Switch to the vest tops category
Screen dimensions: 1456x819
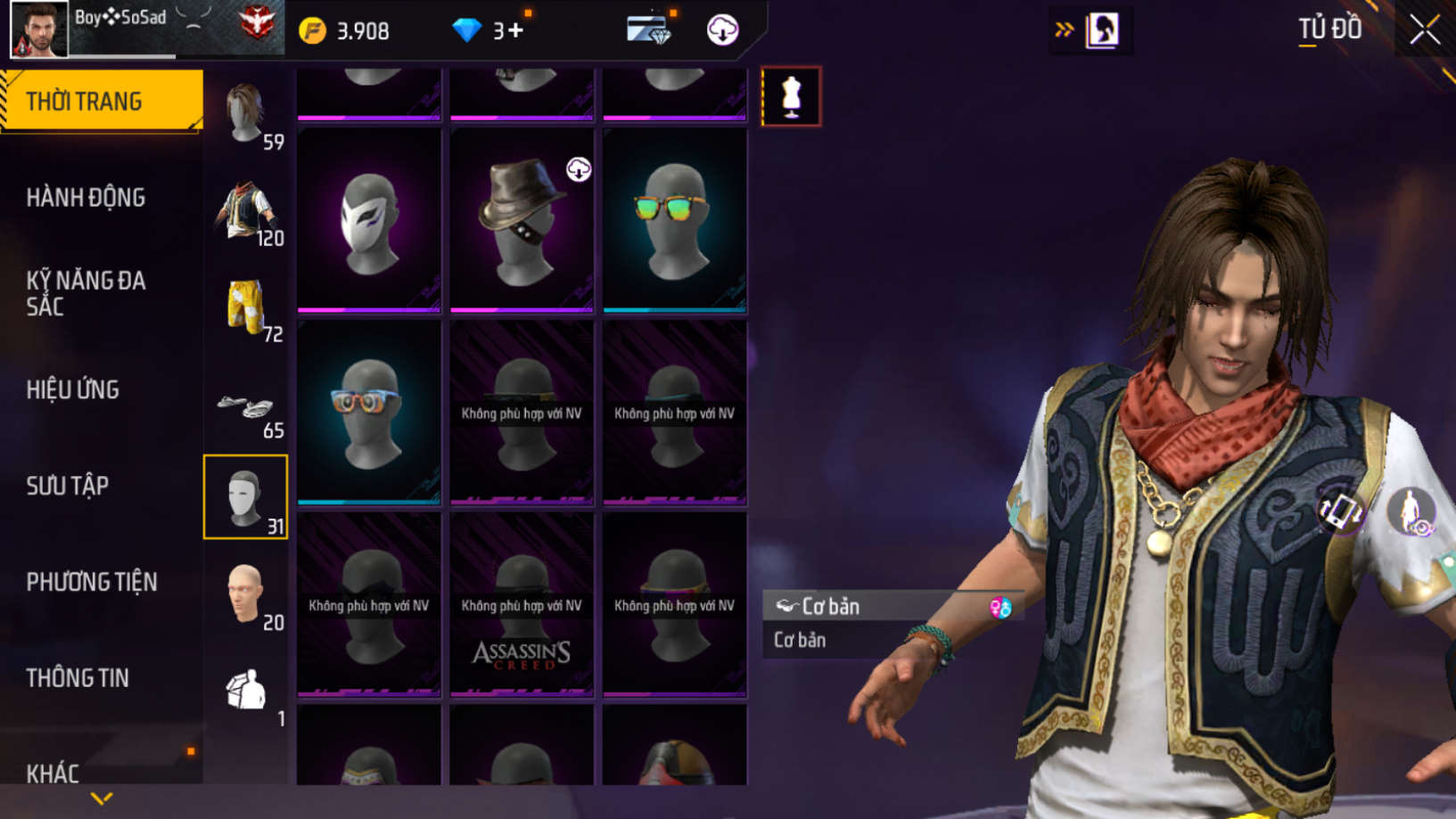(246, 210)
